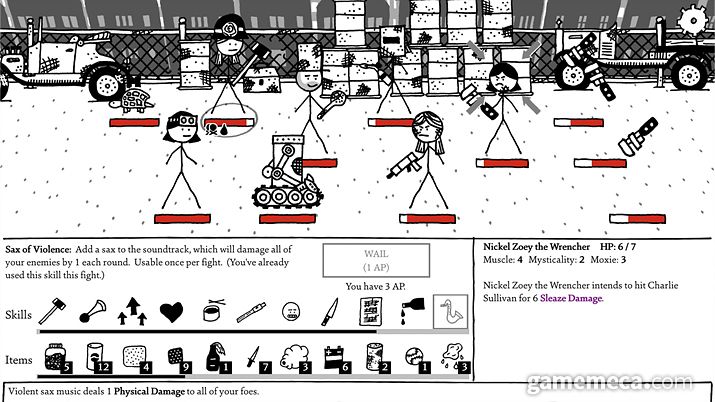
Task: Select the mallet skill icon
Action: point(51,311)
